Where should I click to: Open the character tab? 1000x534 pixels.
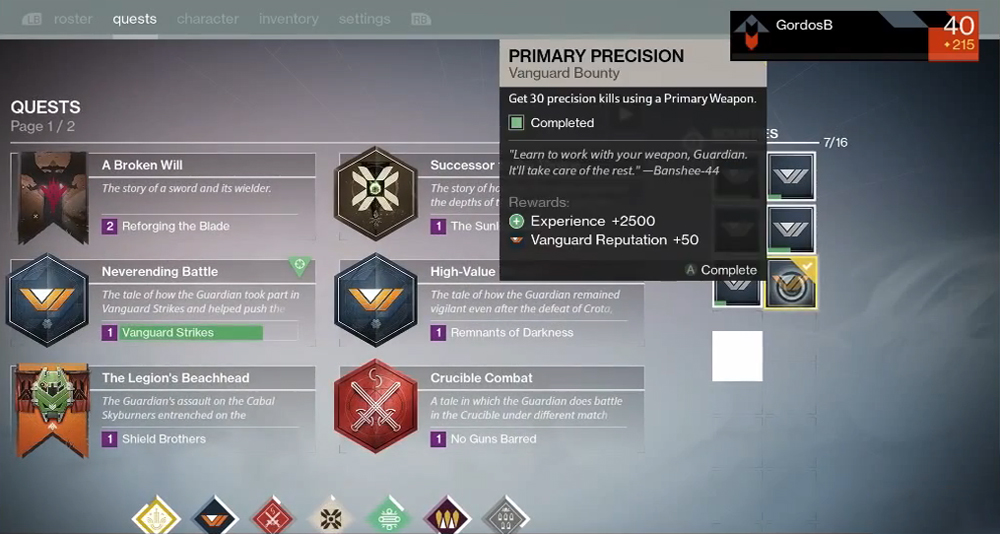pyautogui.click(x=208, y=19)
